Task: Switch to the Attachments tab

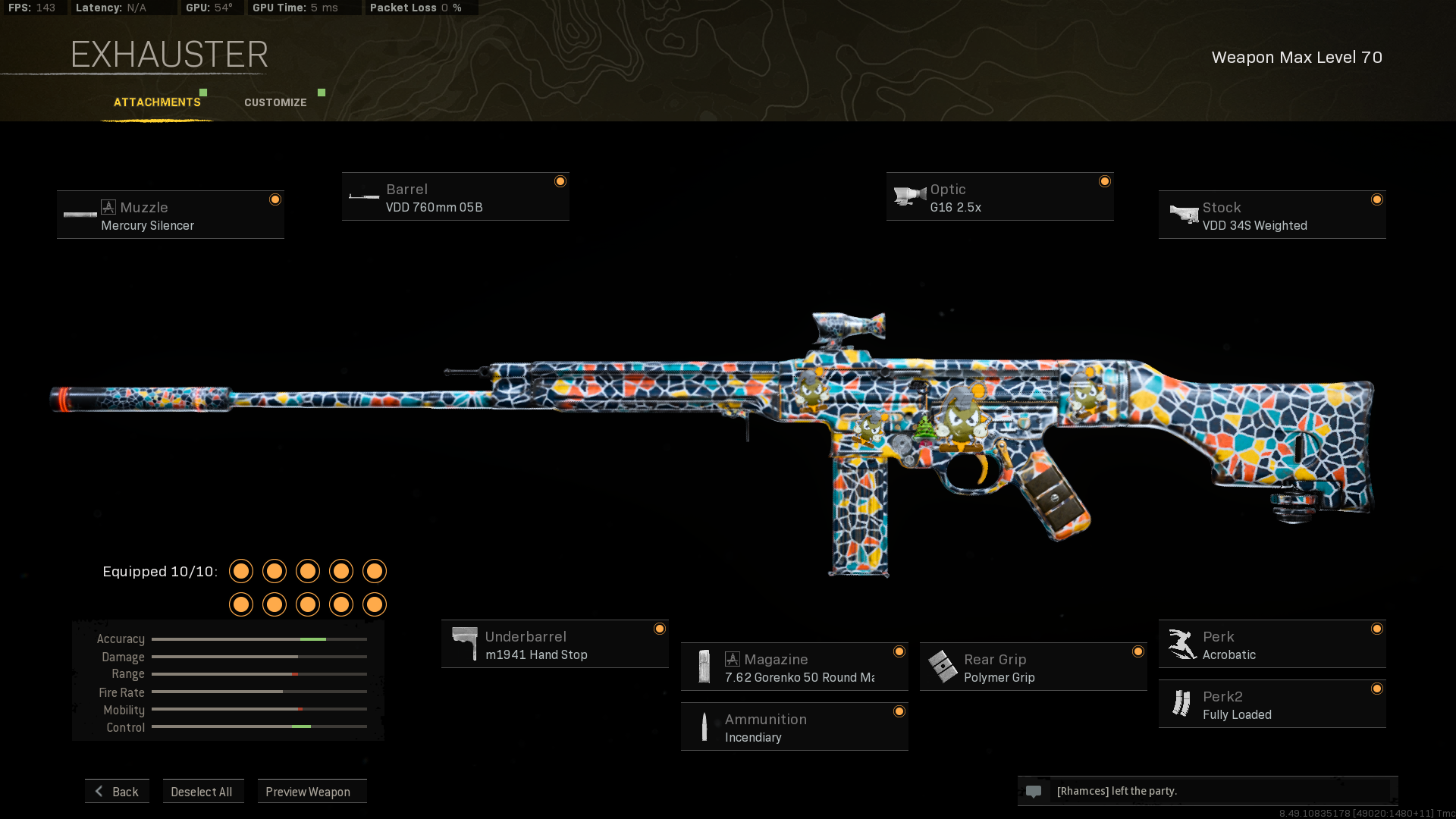Action: coord(157,102)
